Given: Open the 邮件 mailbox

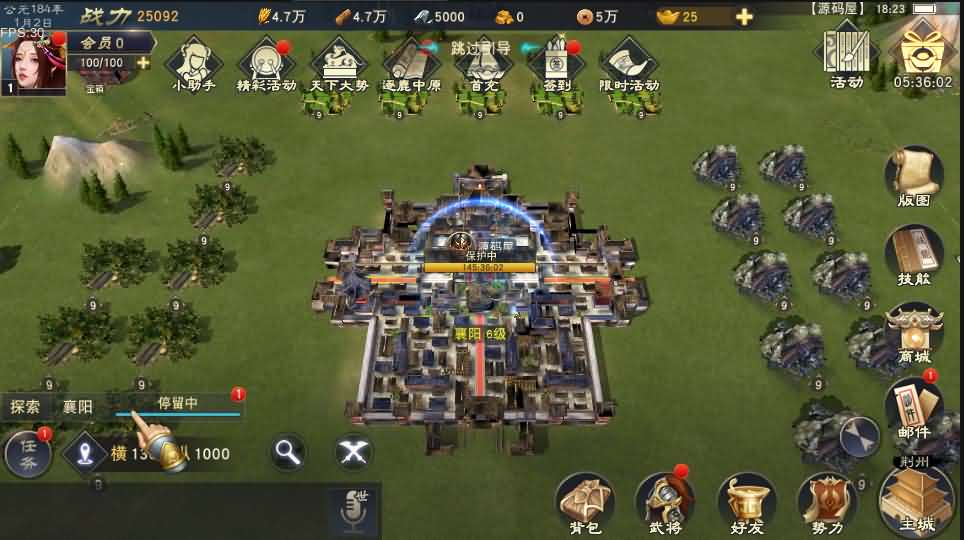Looking at the screenshot, I should (x=914, y=410).
